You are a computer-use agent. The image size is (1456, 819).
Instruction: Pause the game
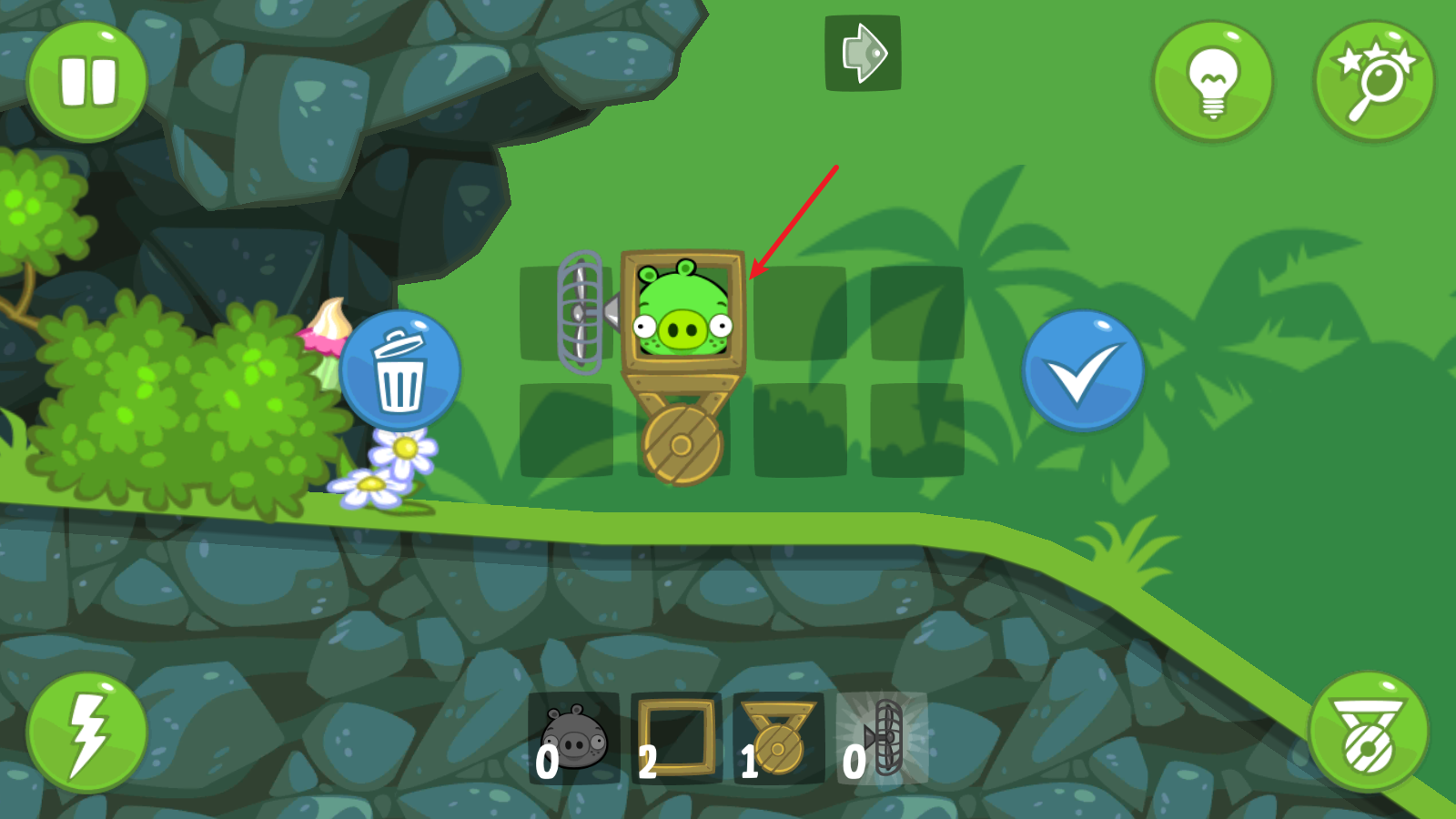click(x=87, y=82)
